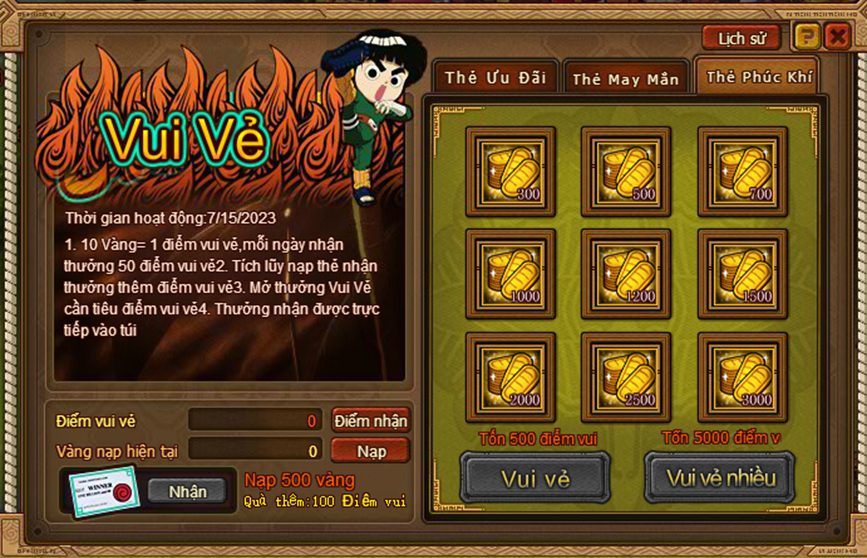Select the 300 gold reward slot

(510, 171)
